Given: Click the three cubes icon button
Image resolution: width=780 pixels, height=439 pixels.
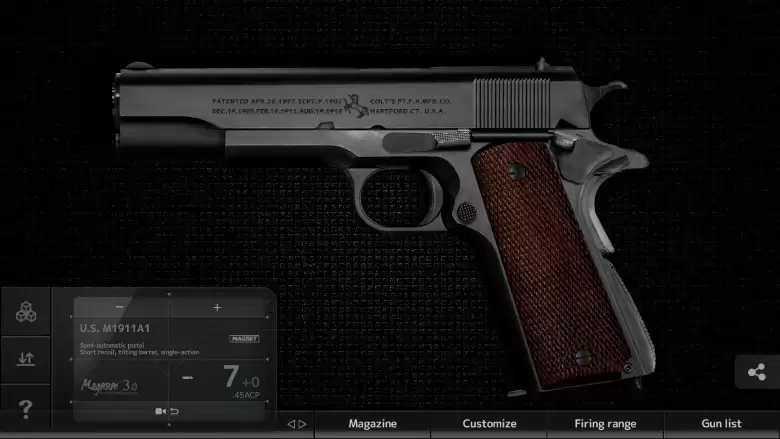Looking at the screenshot, I should [x=26, y=312].
